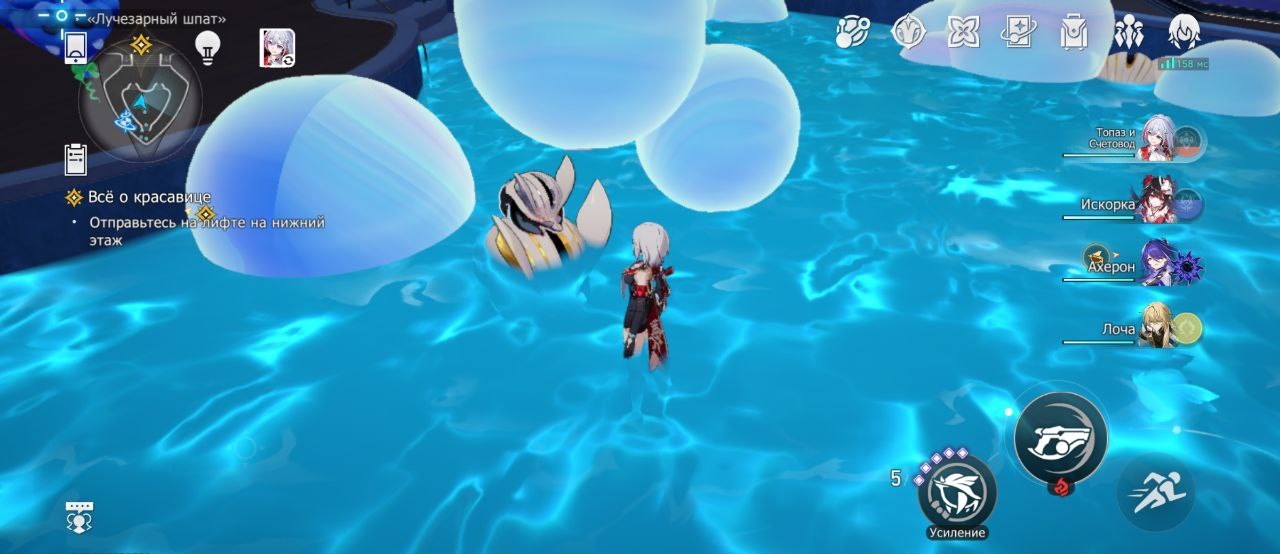Tap the light bulb hint icon
Image resolution: width=1280 pixels, height=554 pixels.
(207, 47)
